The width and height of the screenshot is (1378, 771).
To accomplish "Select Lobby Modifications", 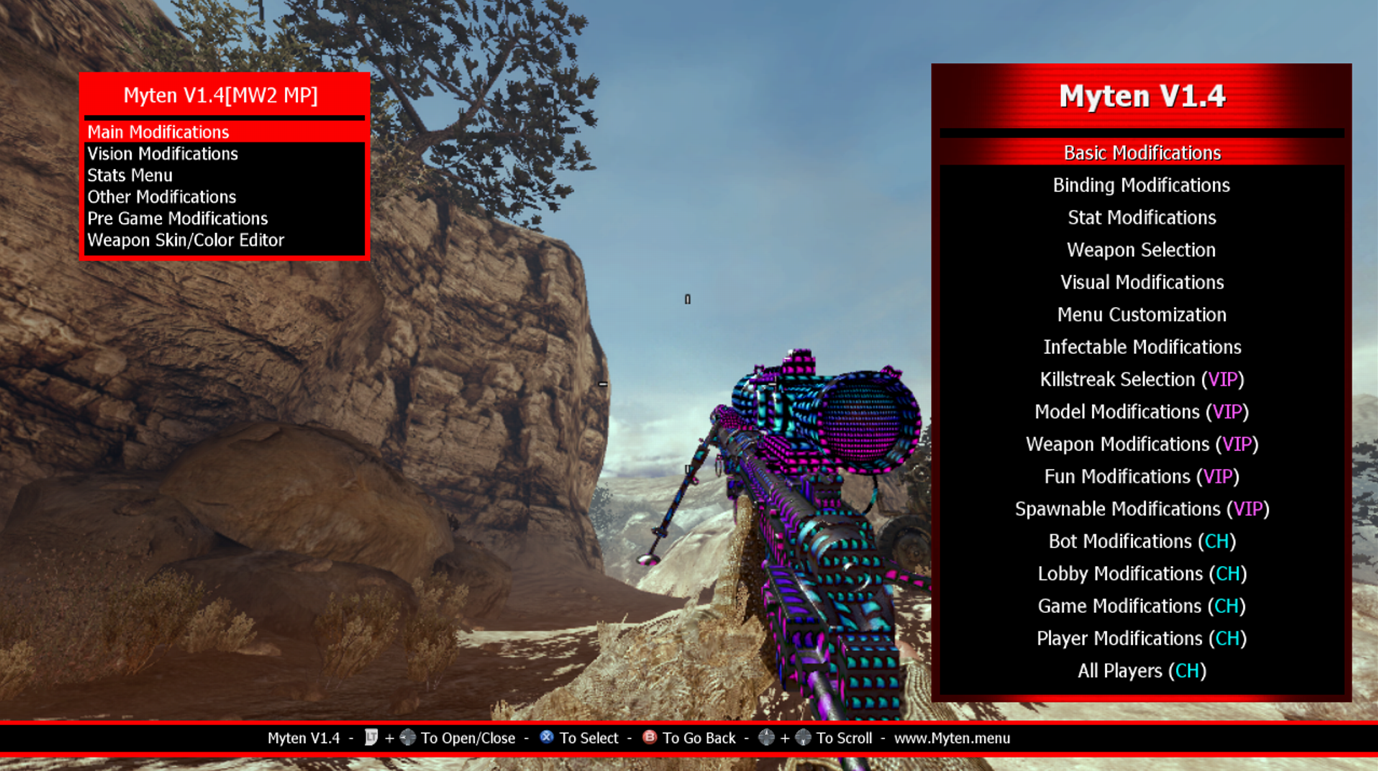I will [x=1141, y=574].
